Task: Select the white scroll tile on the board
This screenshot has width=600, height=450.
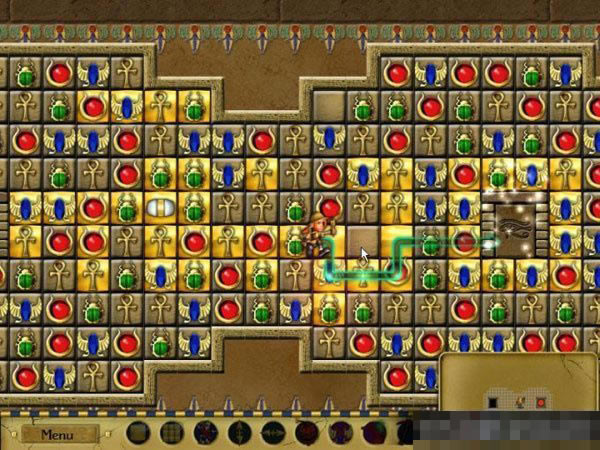Action: 160,208
